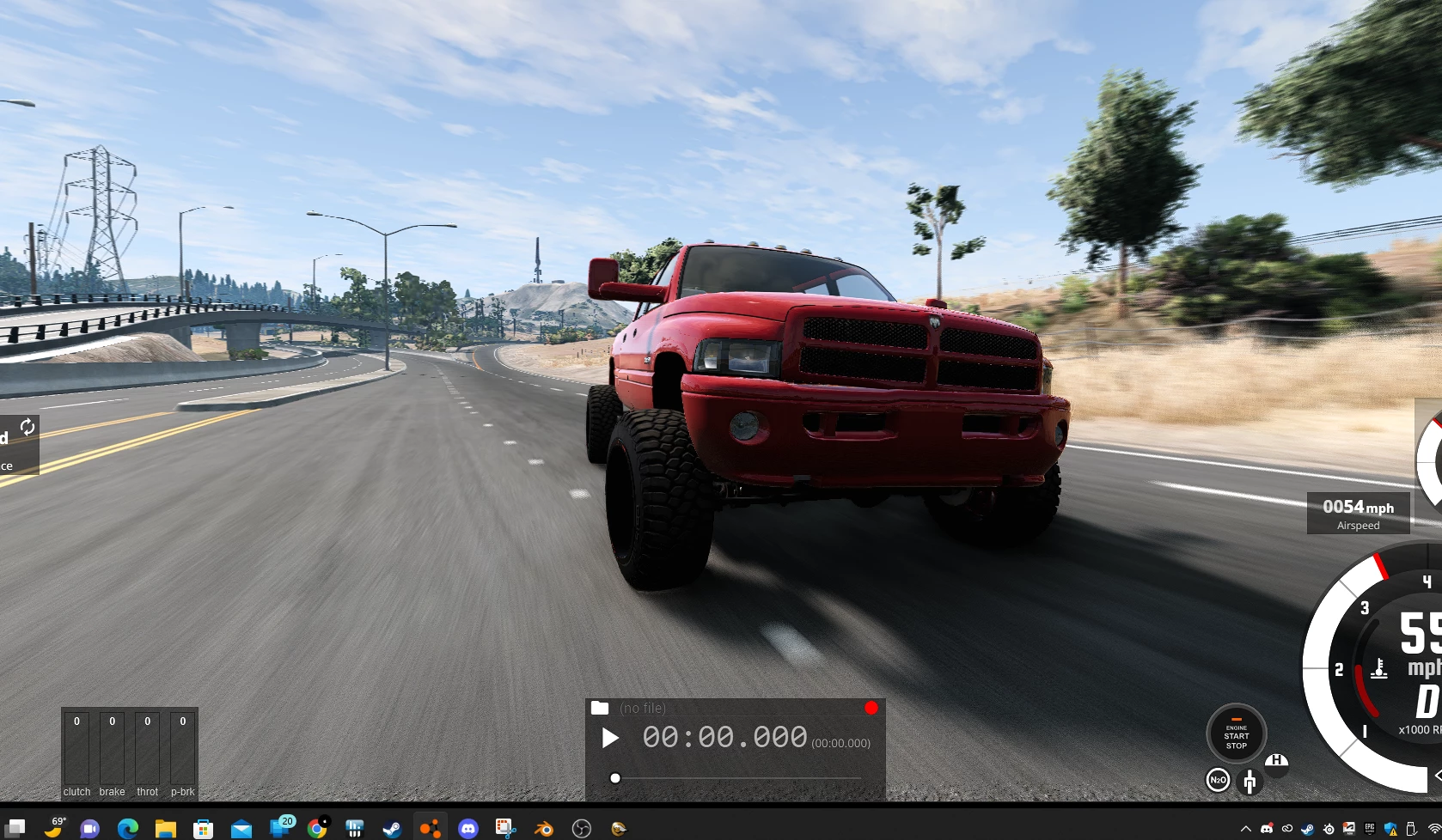Play the replay recording
This screenshot has height=840, width=1442.
610,739
